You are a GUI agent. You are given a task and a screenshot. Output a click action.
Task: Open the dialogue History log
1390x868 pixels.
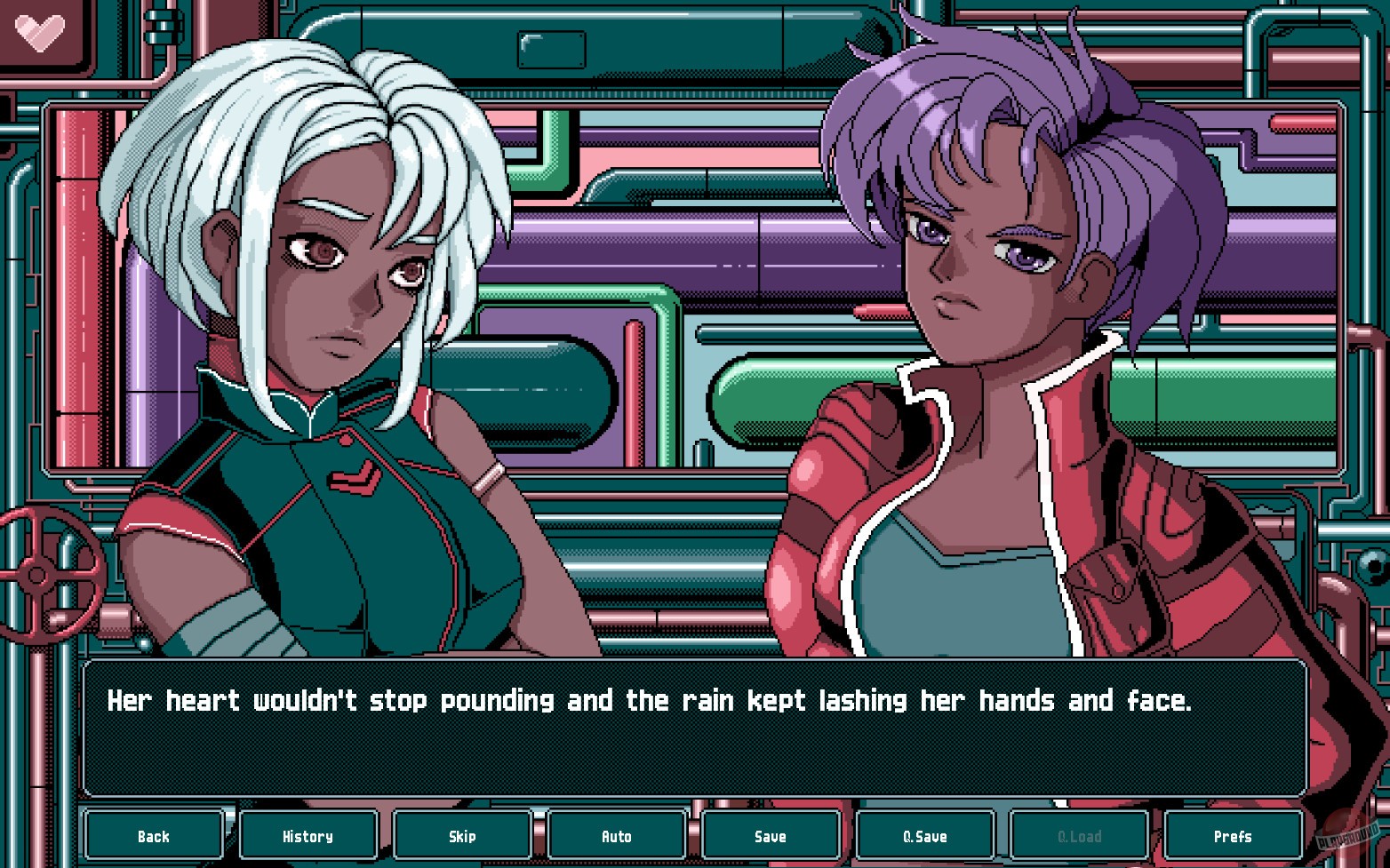point(308,835)
